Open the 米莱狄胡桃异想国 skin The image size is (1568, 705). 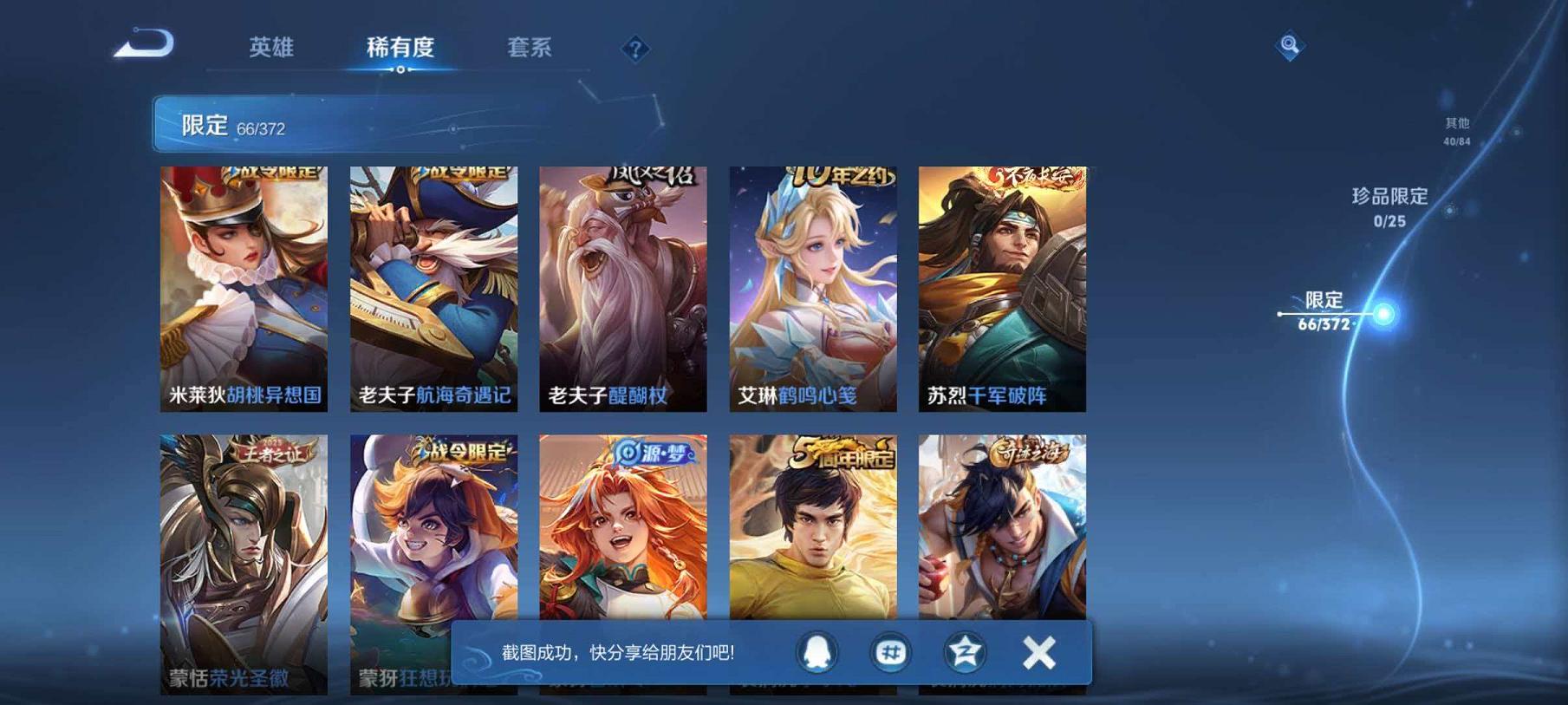click(x=244, y=290)
